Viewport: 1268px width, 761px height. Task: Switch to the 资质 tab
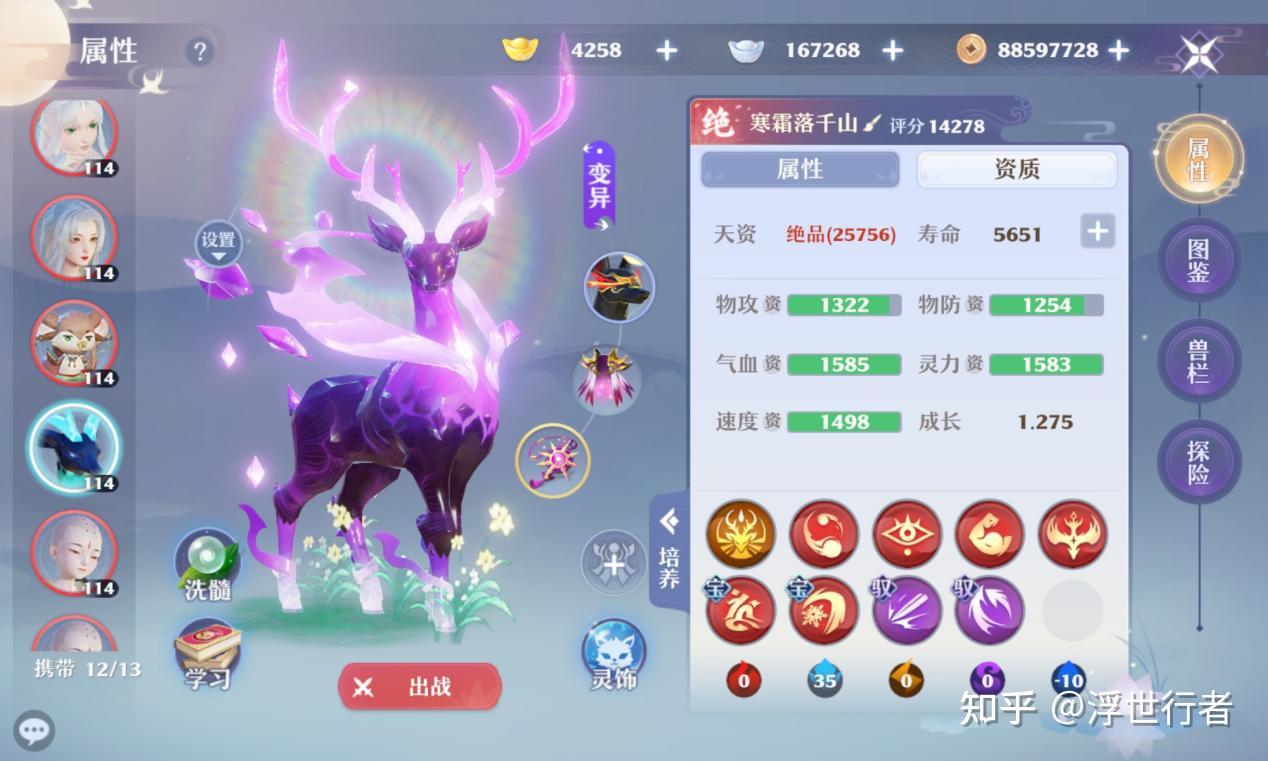point(1016,169)
